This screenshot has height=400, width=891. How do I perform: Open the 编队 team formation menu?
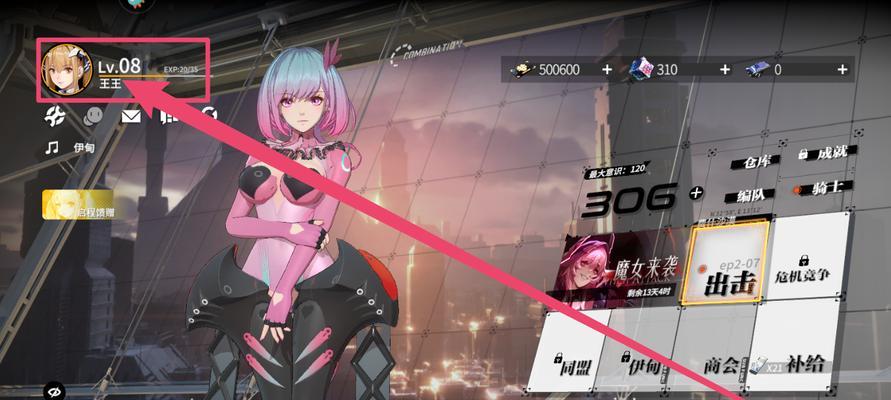click(x=751, y=193)
